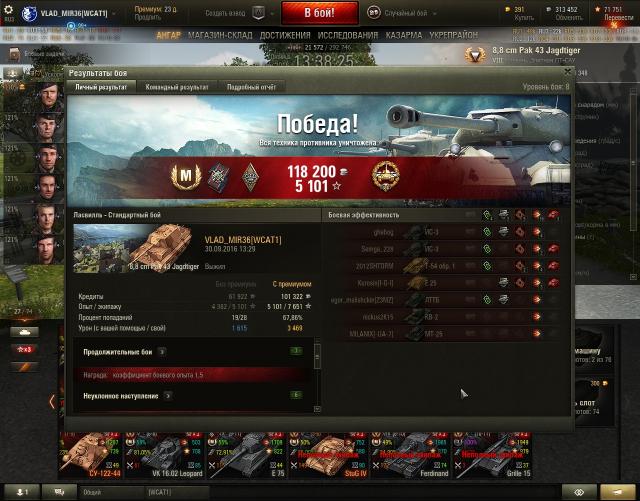
Task: Click the red "В бой!" battle button
Action: (x=318, y=13)
